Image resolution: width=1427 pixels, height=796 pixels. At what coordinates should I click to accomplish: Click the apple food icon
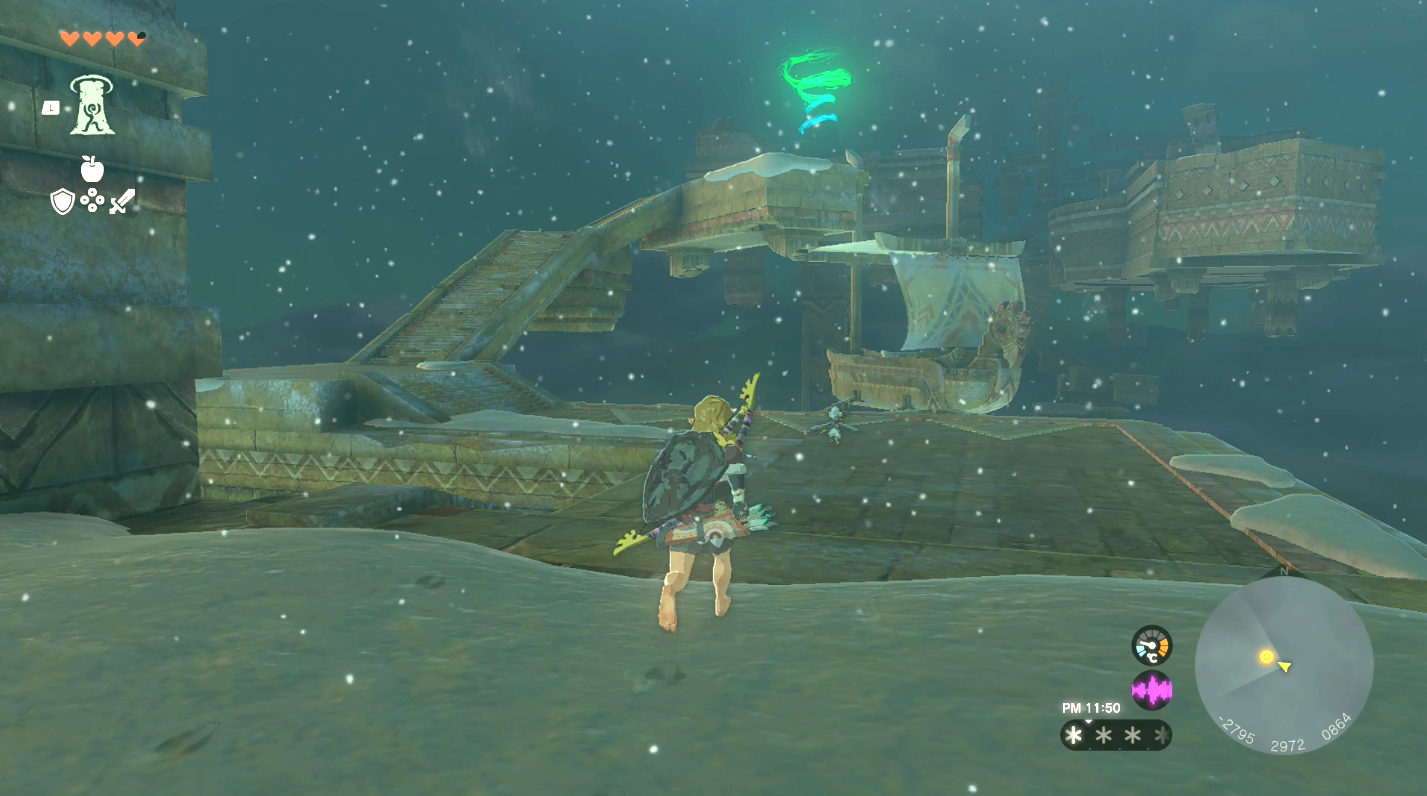click(92, 168)
